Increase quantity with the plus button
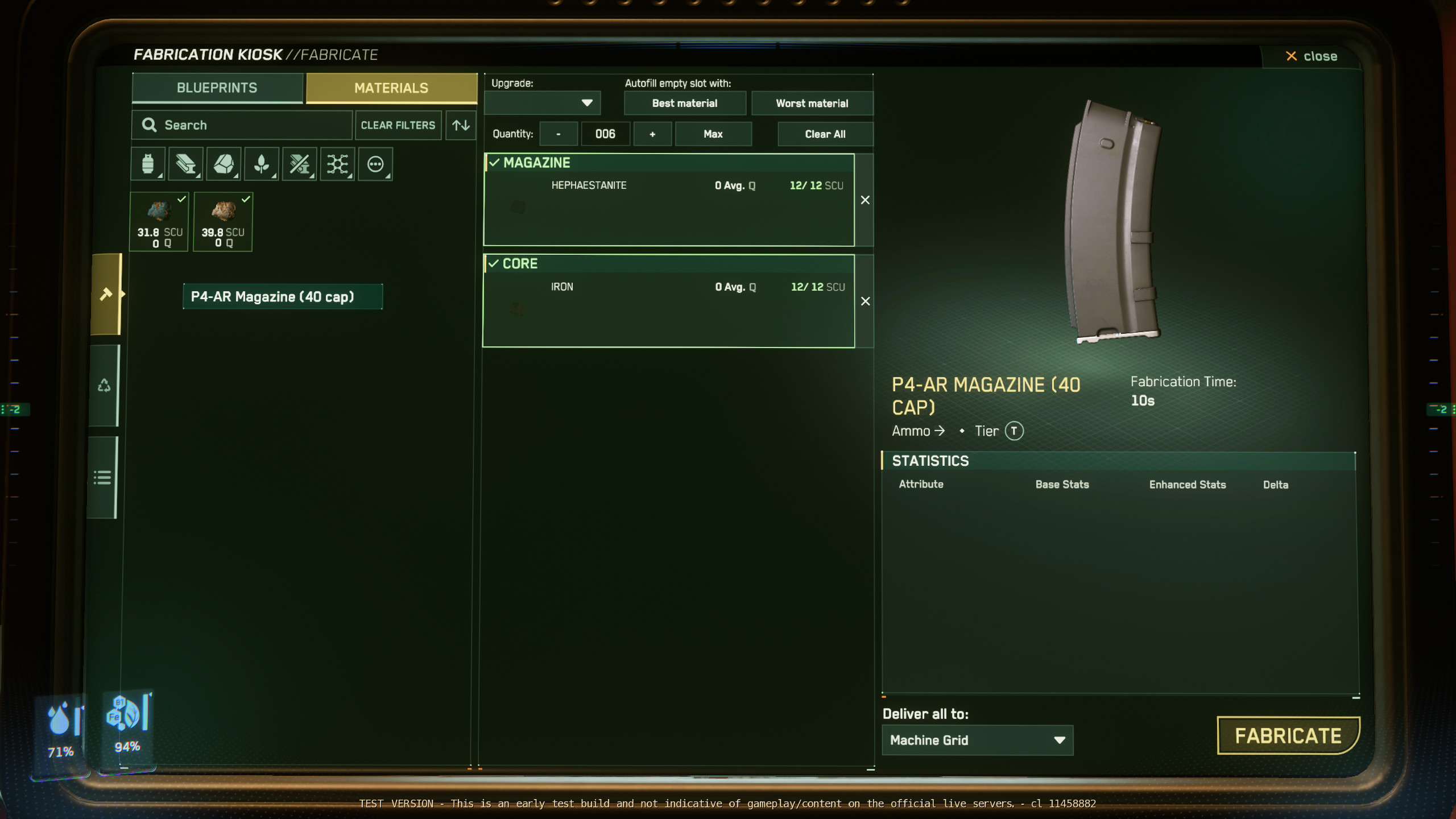This screenshot has height=819, width=1456. coord(652,134)
